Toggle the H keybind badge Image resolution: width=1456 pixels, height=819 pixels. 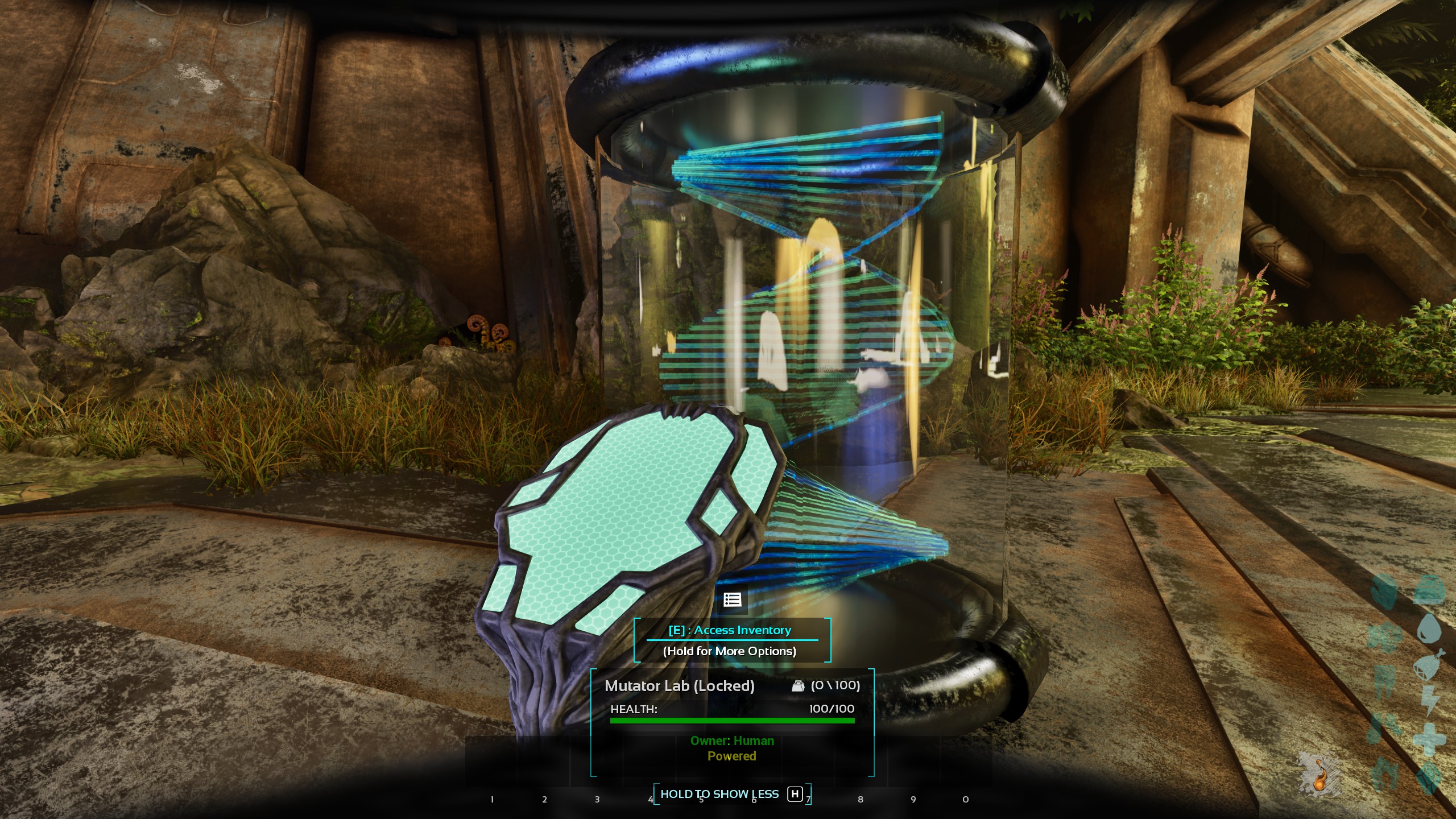click(x=793, y=795)
